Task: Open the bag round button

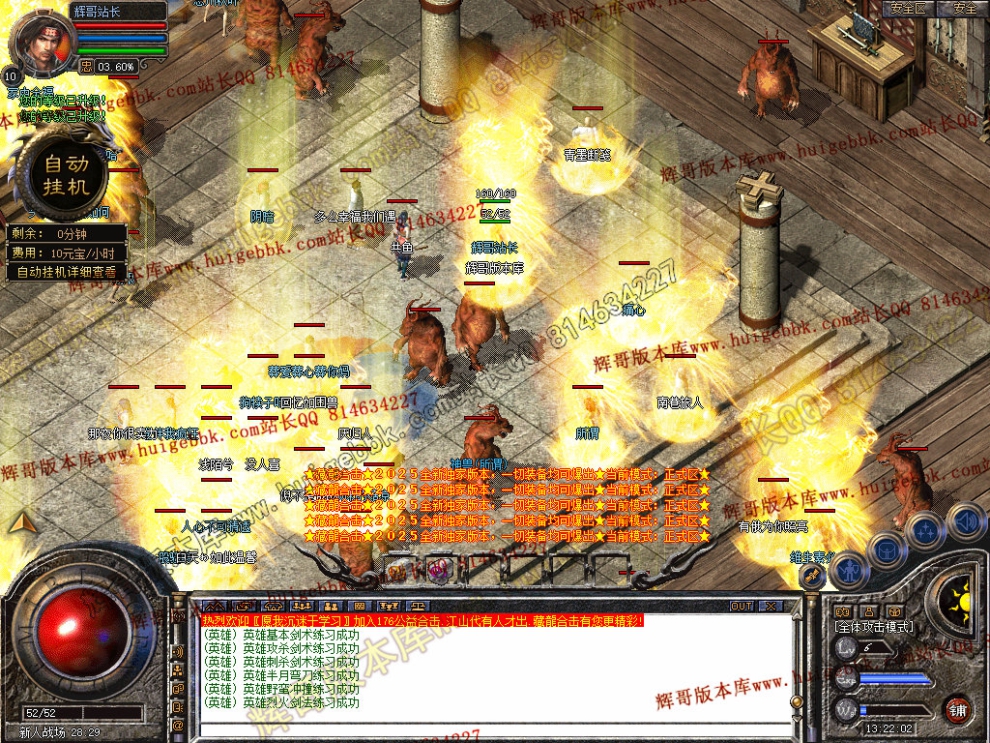Action: coord(886,548)
